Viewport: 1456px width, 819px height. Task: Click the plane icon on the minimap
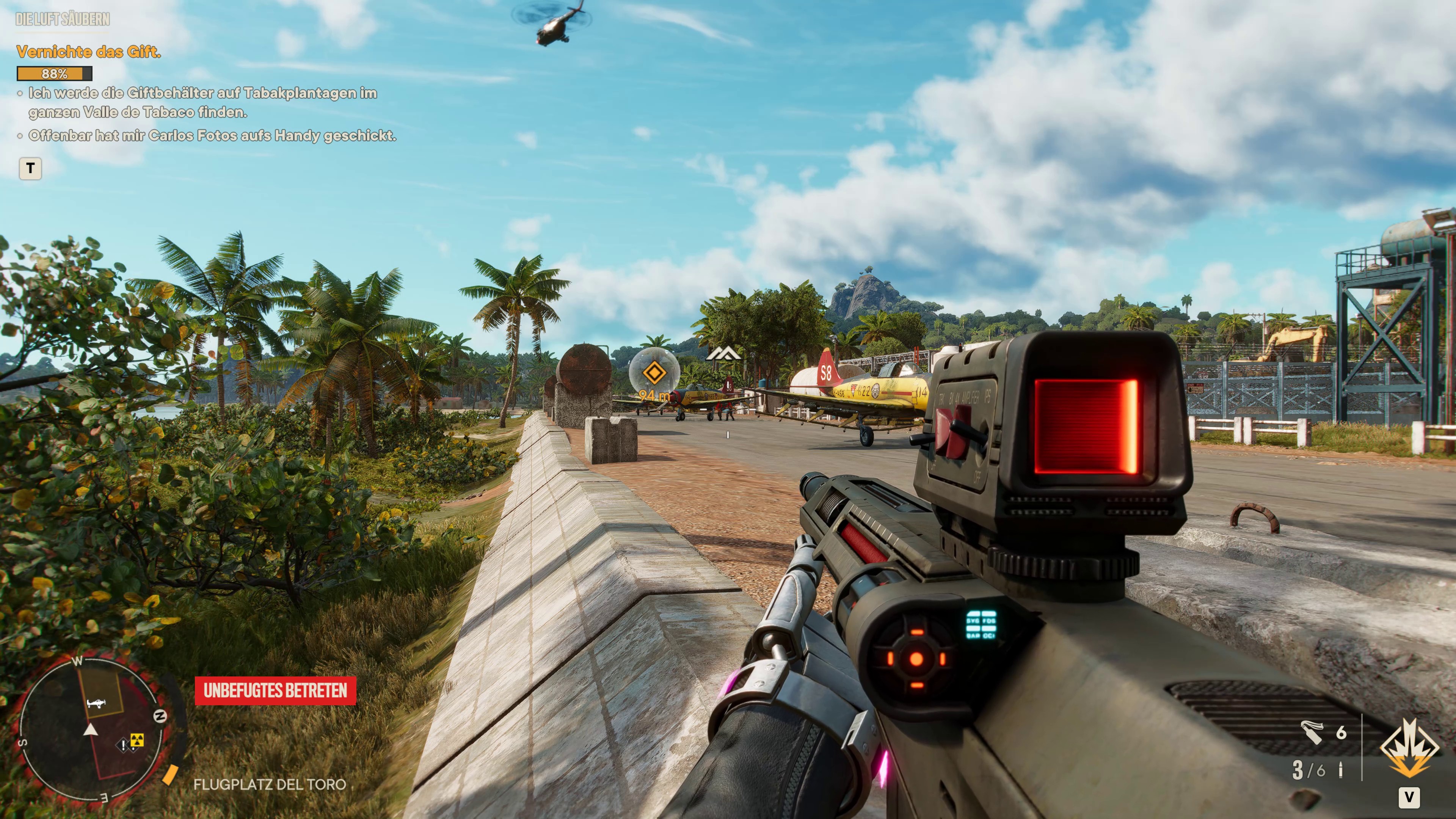(96, 703)
